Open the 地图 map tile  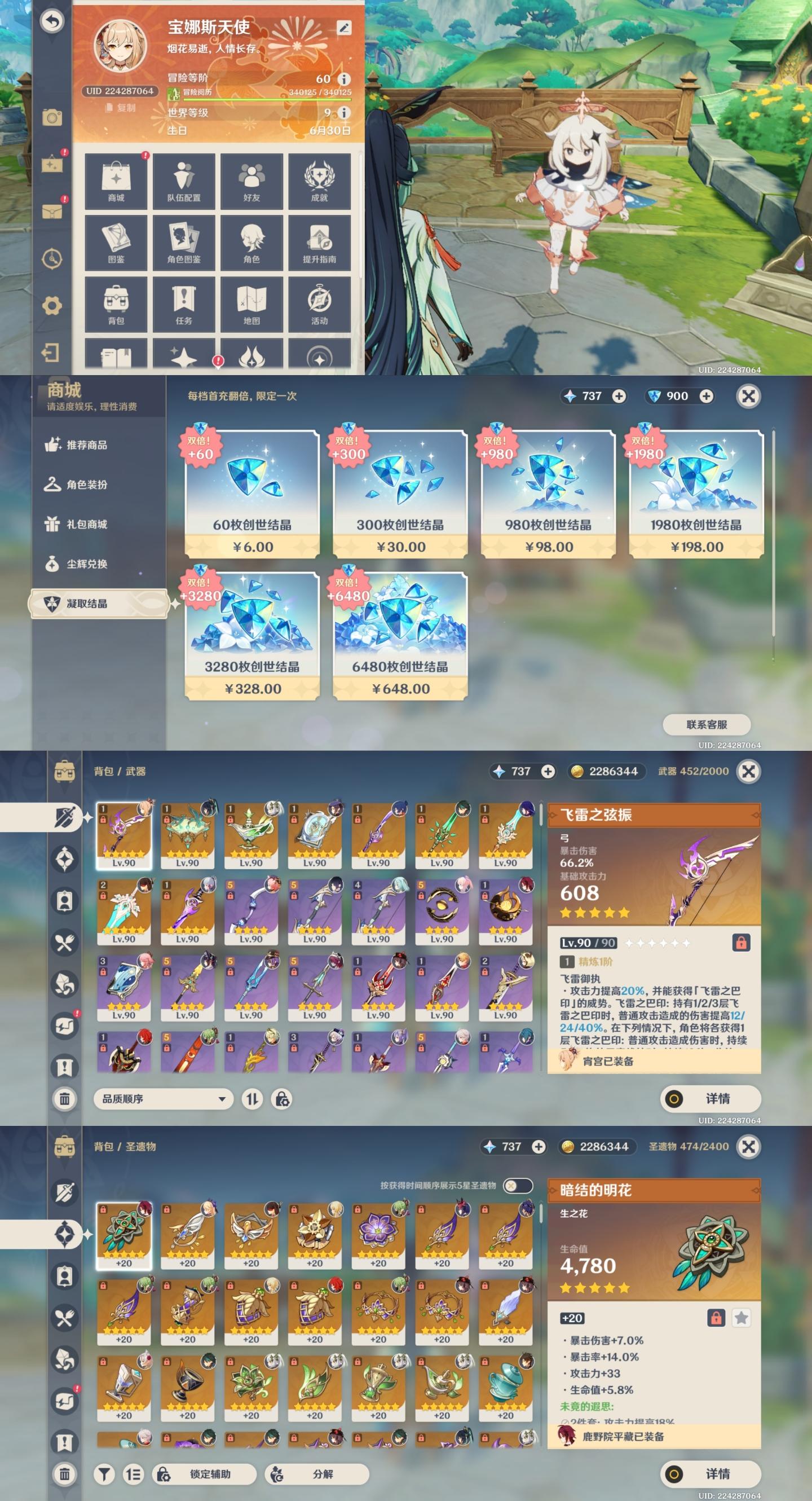point(251,304)
